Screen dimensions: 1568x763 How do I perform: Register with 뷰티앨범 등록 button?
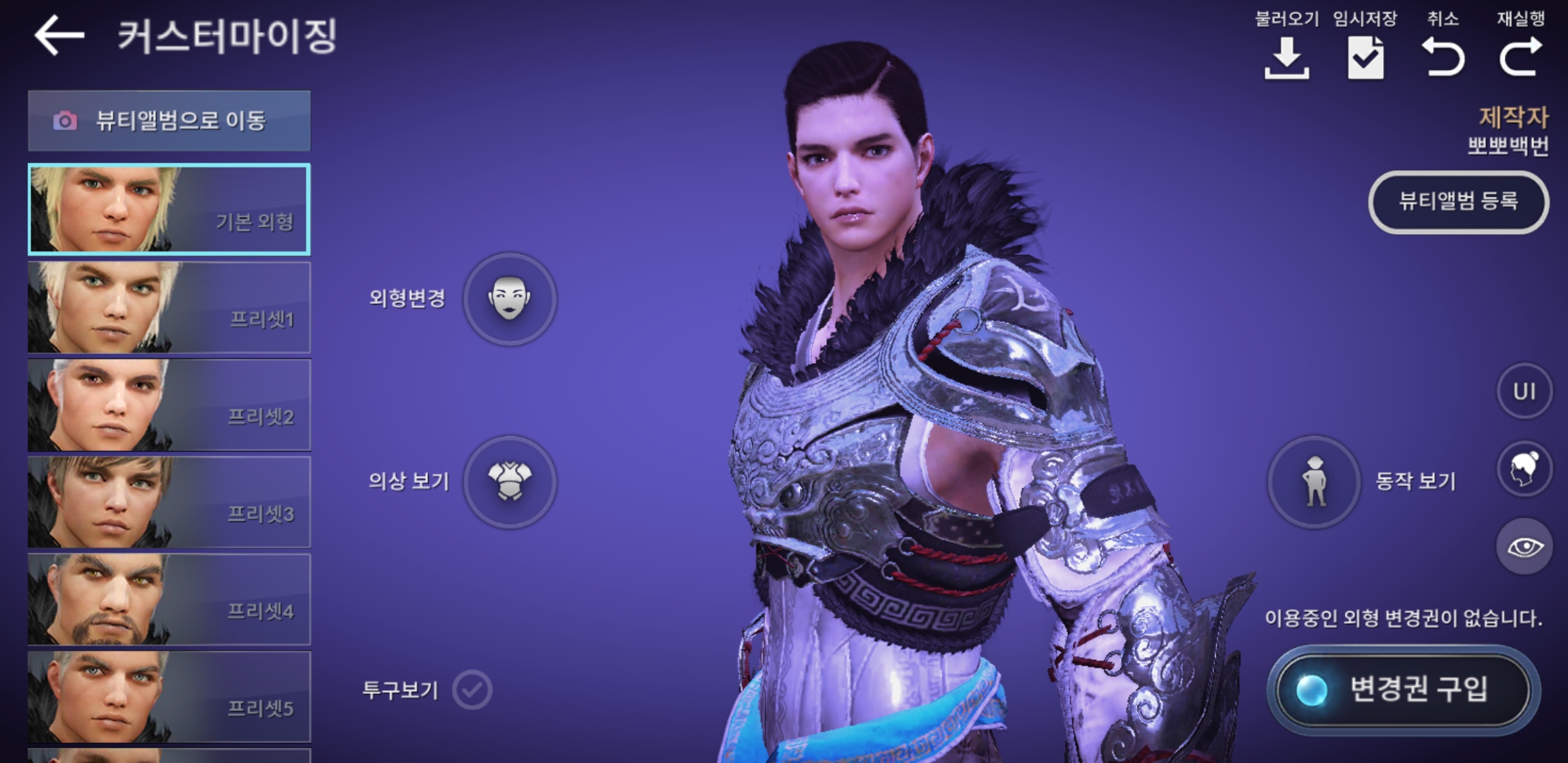pyautogui.click(x=1459, y=202)
